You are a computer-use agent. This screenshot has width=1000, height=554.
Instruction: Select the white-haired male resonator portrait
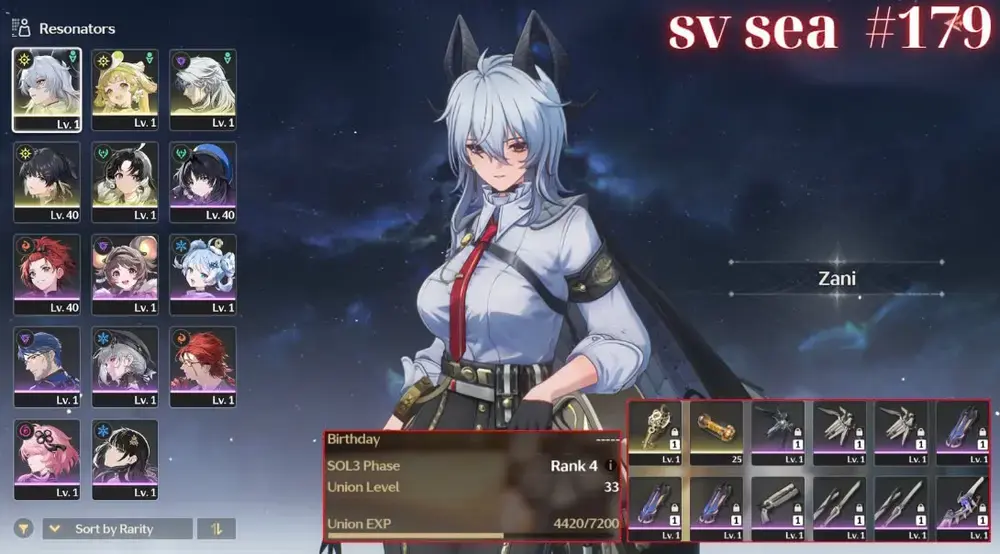pos(202,89)
